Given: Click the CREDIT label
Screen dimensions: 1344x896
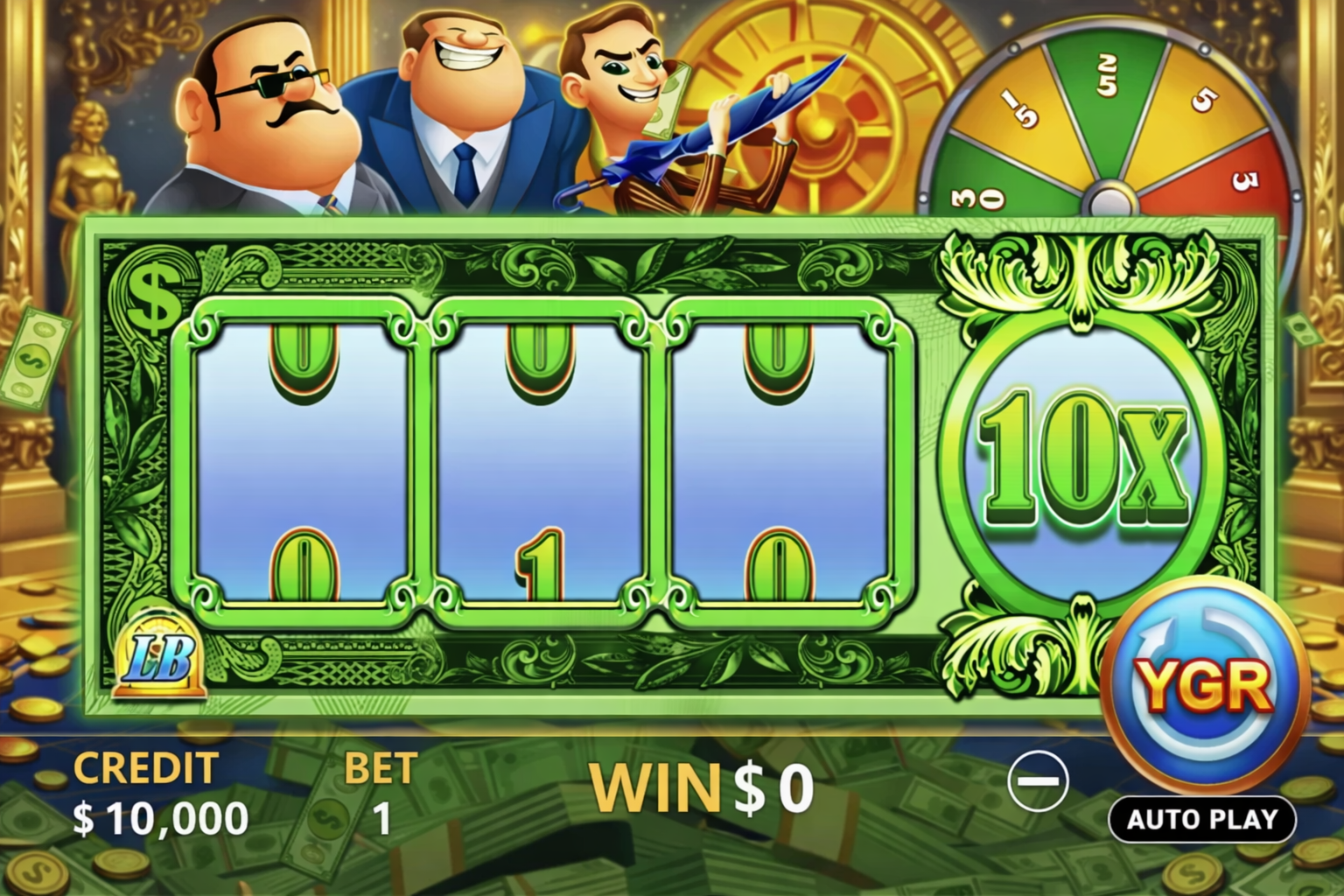Looking at the screenshot, I should tap(144, 767).
